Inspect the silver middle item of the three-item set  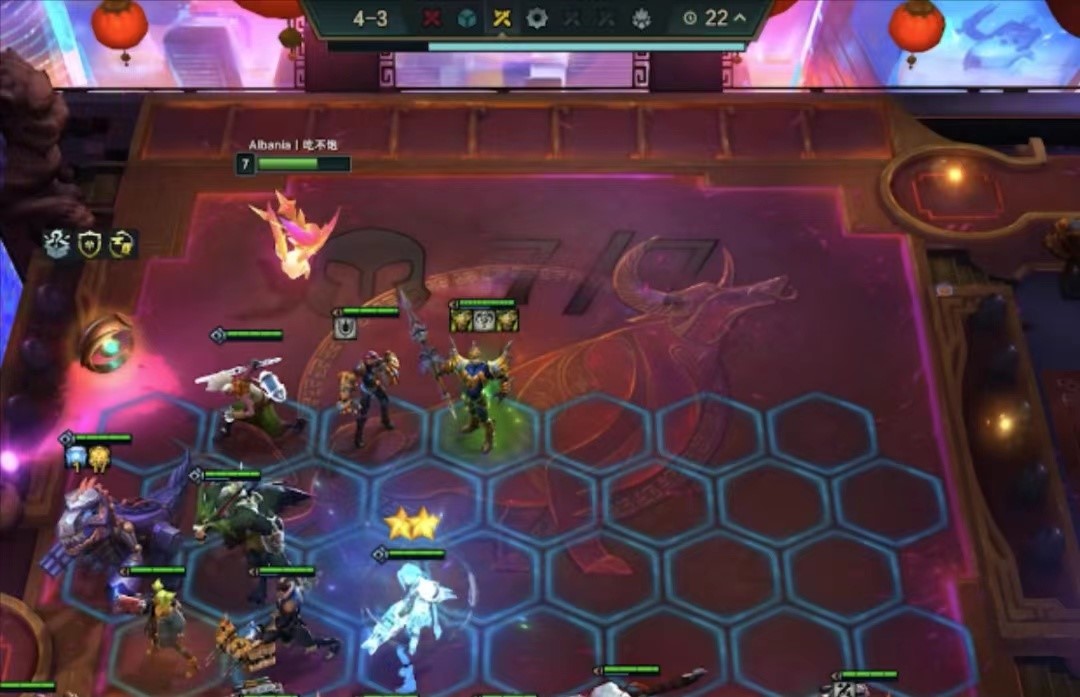(484, 320)
